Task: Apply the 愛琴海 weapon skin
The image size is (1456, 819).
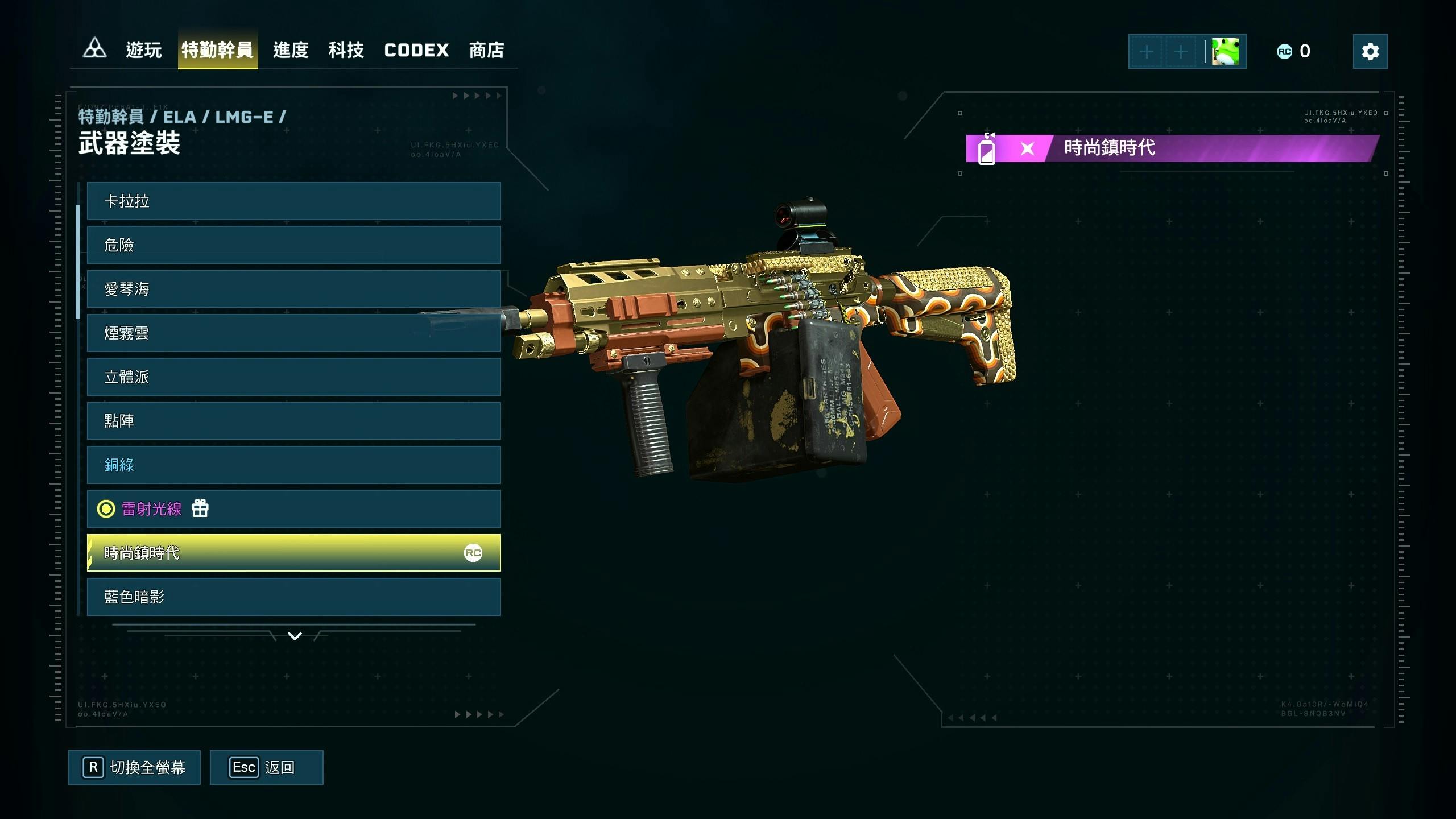Action: (293, 289)
